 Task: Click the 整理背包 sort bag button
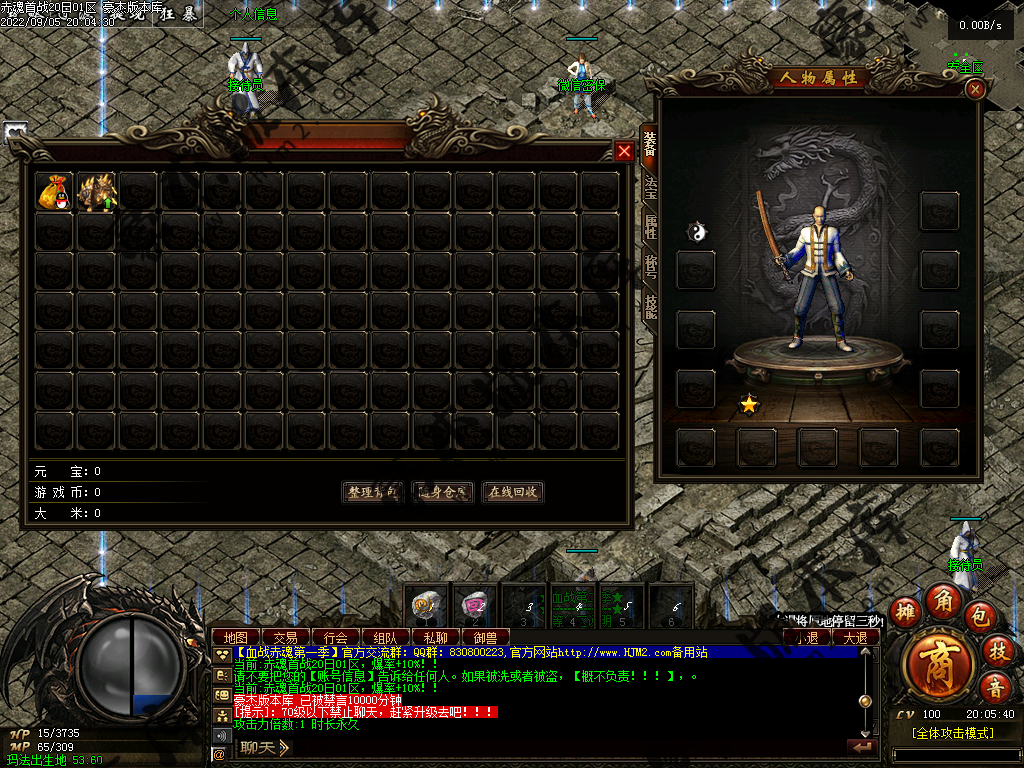tap(372, 492)
